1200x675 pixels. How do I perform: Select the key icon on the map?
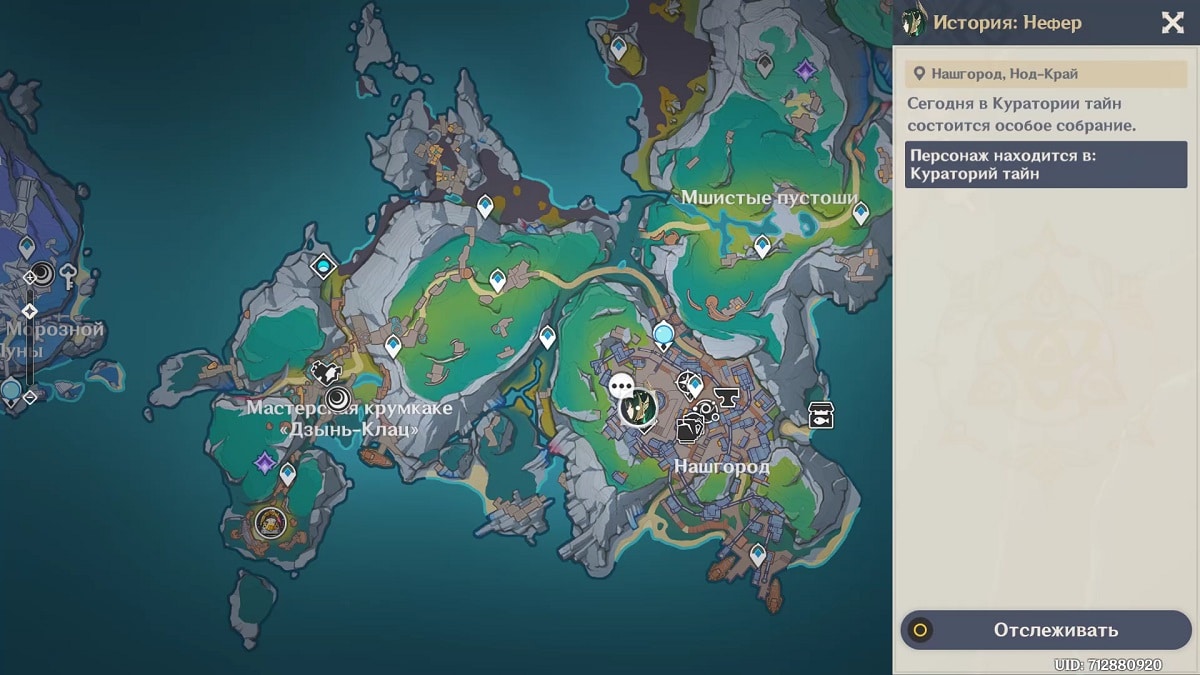pos(69,273)
